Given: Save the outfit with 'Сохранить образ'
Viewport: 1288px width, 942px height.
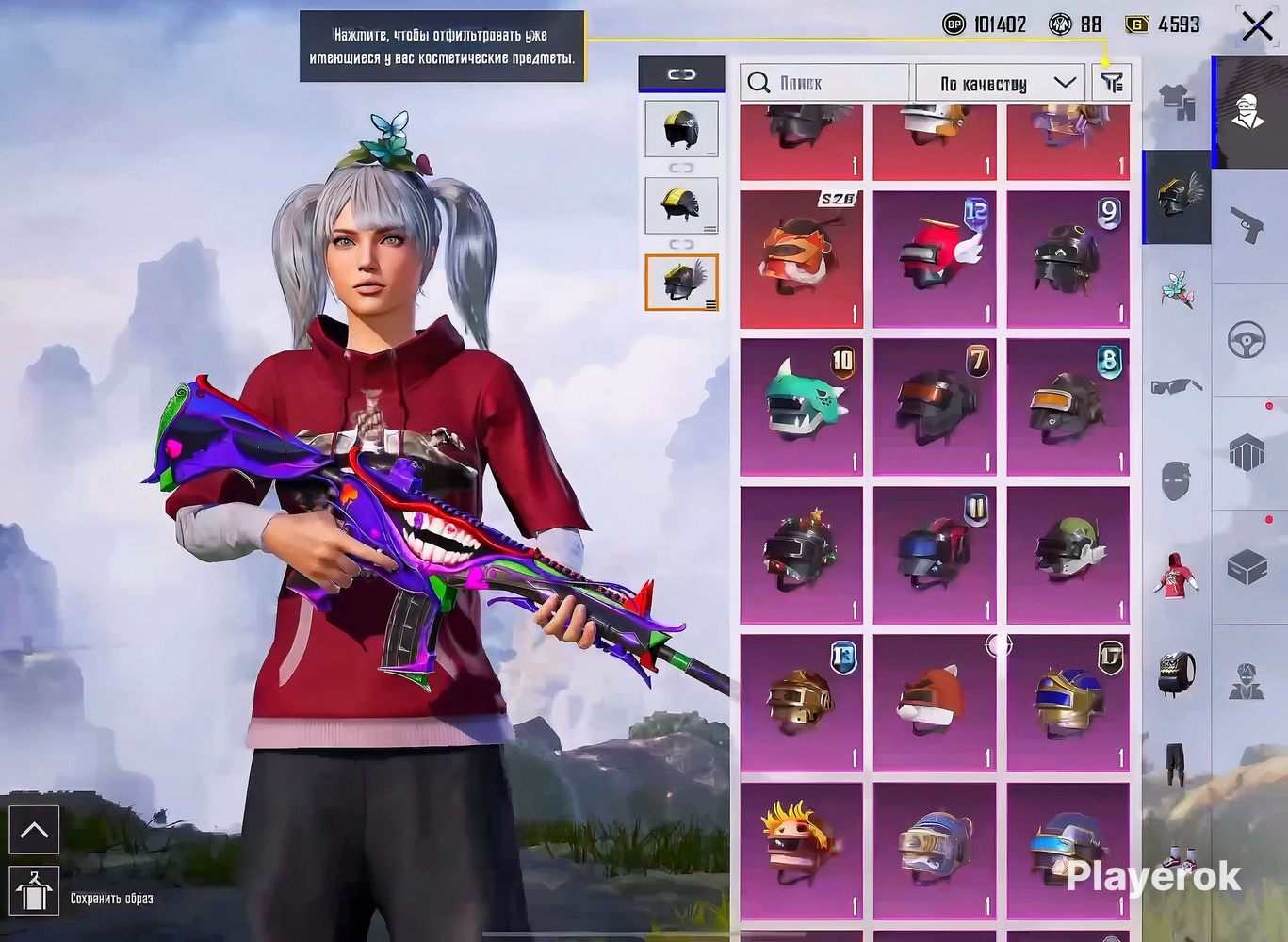Looking at the screenshot, I should click(35, 893).
